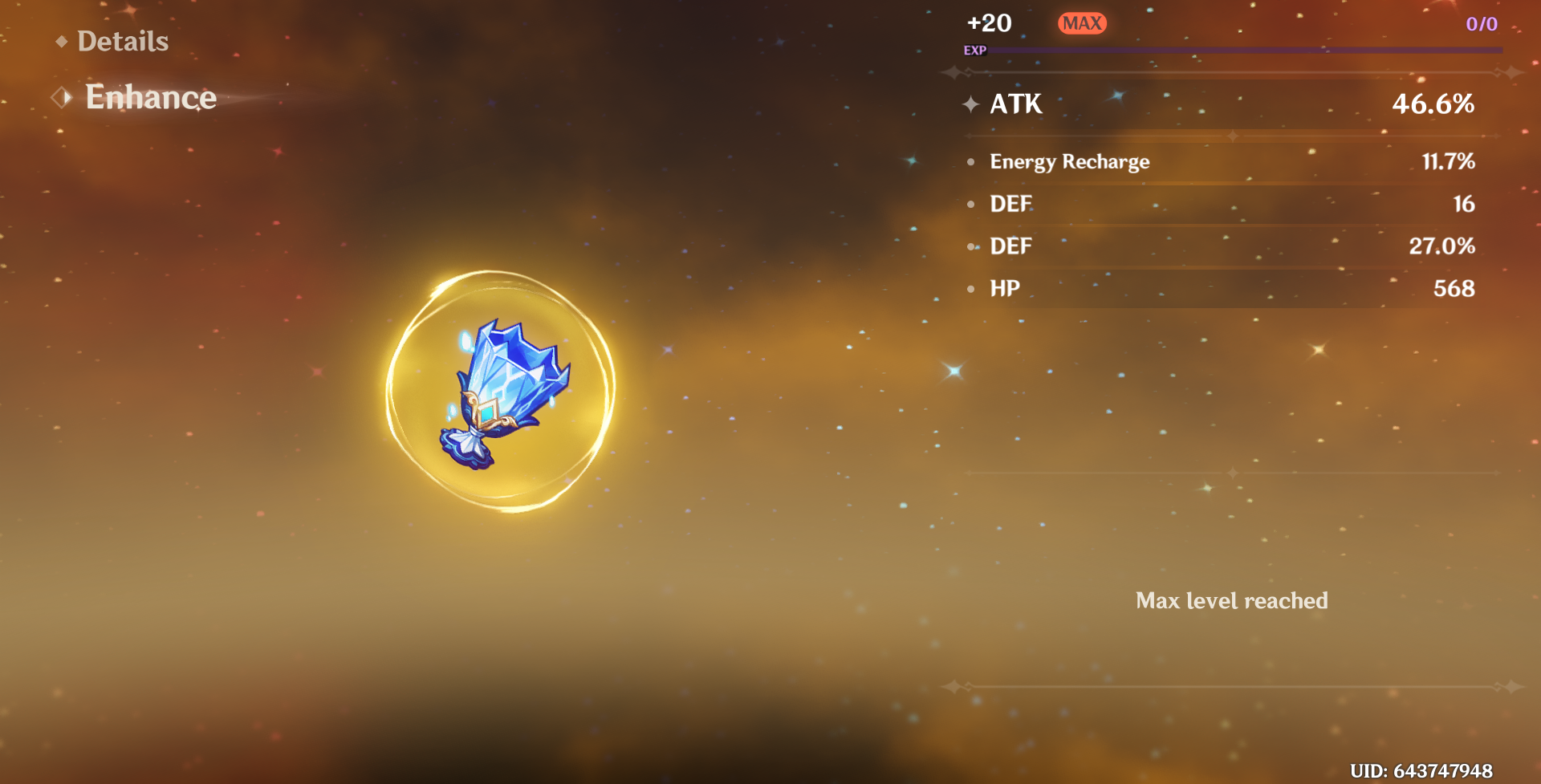1541x784 pixels.
Task: Click the bullet dot beside DEF 27.0%
Action: pos(972,247)
